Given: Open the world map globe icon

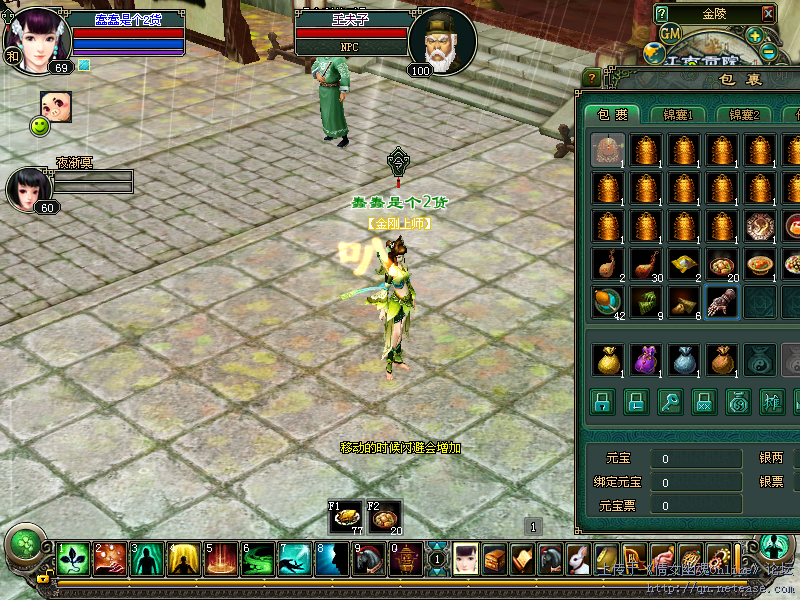Looking at the screenshot, I should coord(653,53).
